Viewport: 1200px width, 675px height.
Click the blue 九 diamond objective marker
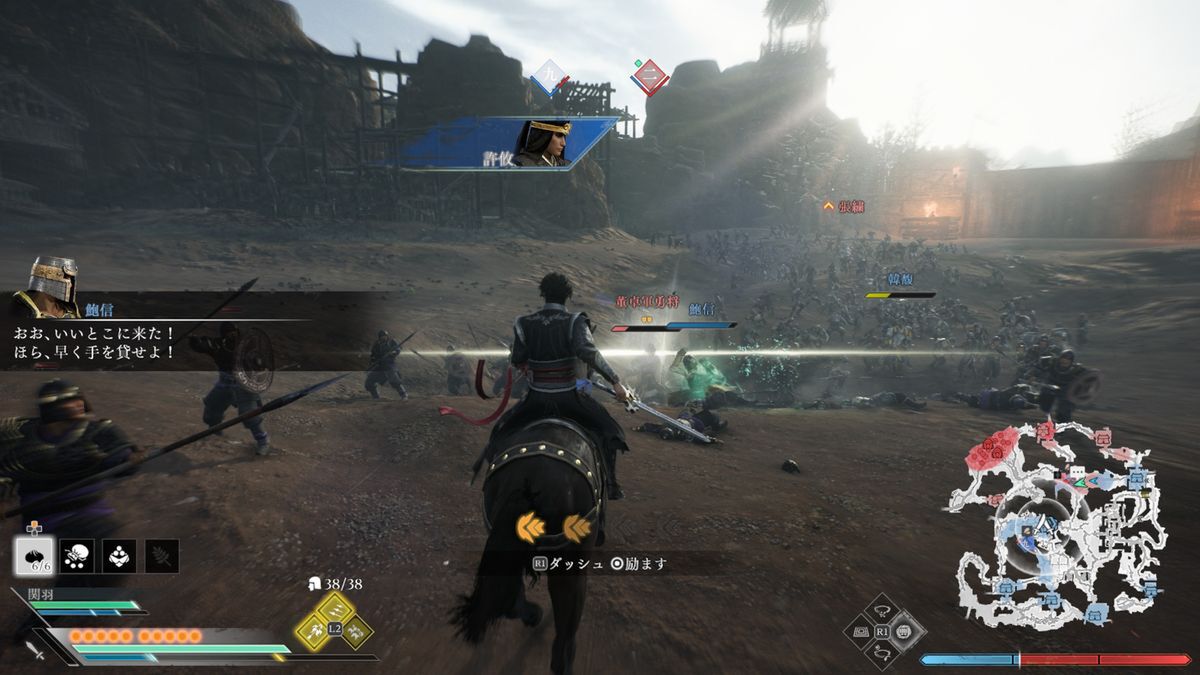pos(549,76)
